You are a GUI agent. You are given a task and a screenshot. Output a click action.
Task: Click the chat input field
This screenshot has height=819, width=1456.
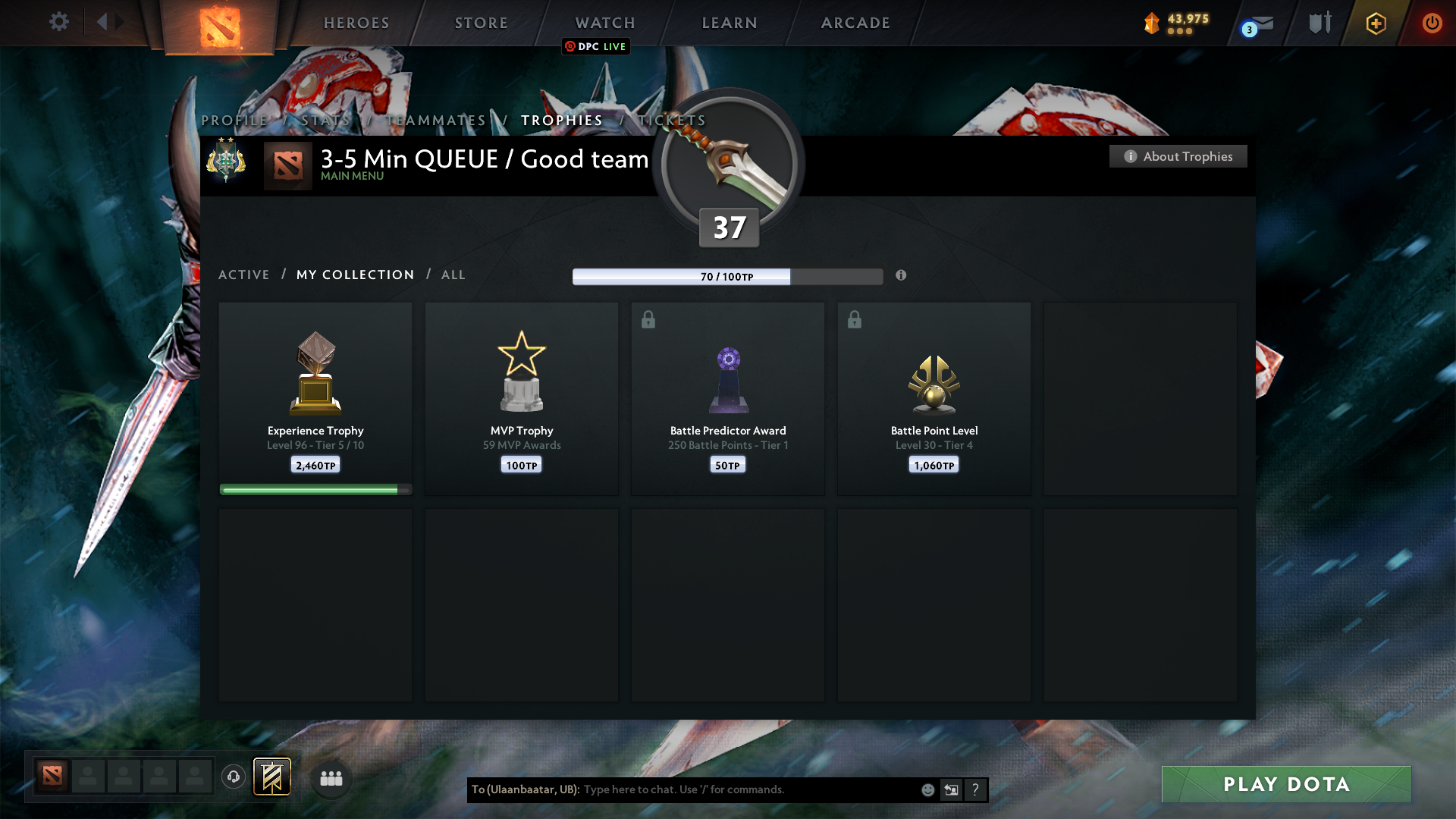(720, 789)
